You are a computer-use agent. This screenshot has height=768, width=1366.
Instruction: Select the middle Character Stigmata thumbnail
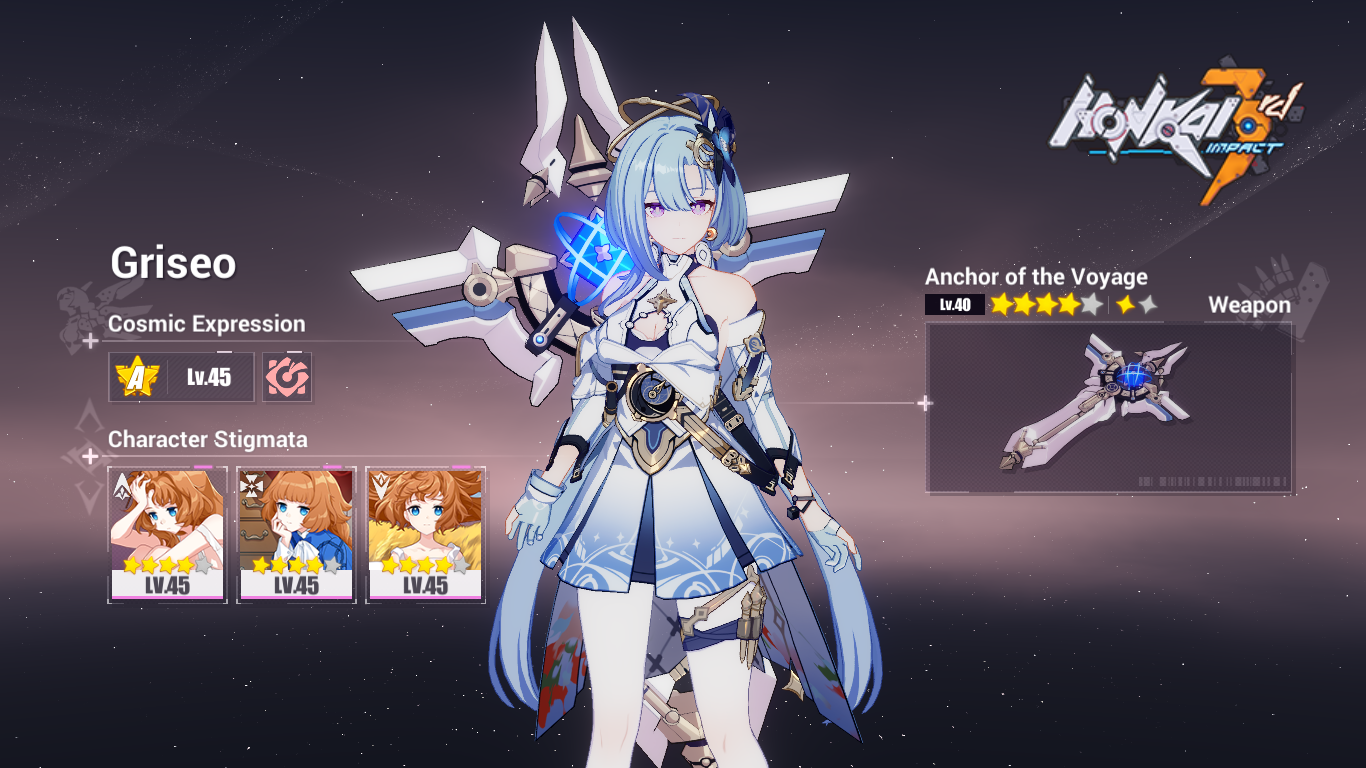tap(296, 530)
